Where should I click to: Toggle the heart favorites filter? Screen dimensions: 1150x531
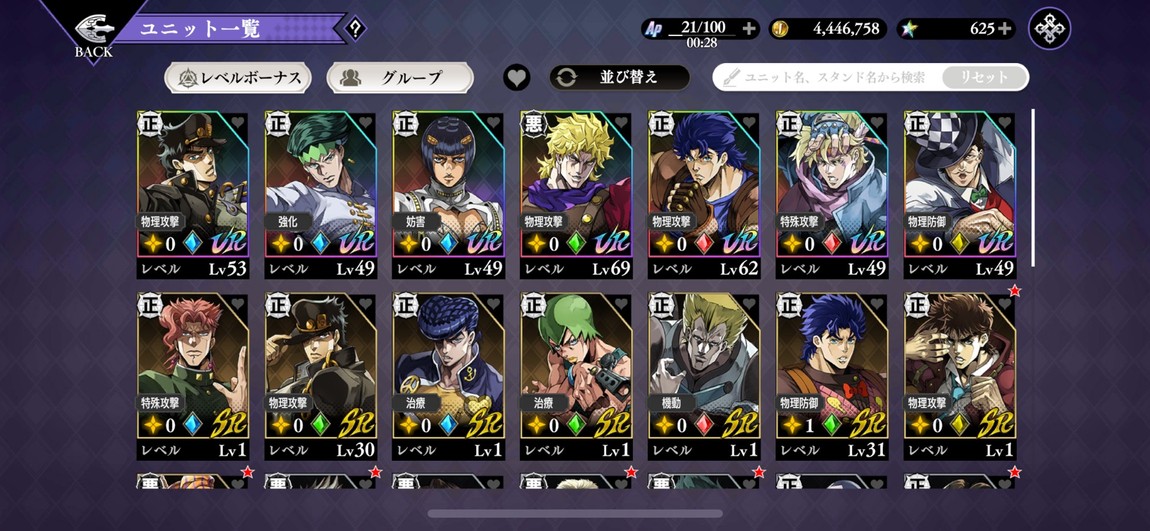[516, 77]
